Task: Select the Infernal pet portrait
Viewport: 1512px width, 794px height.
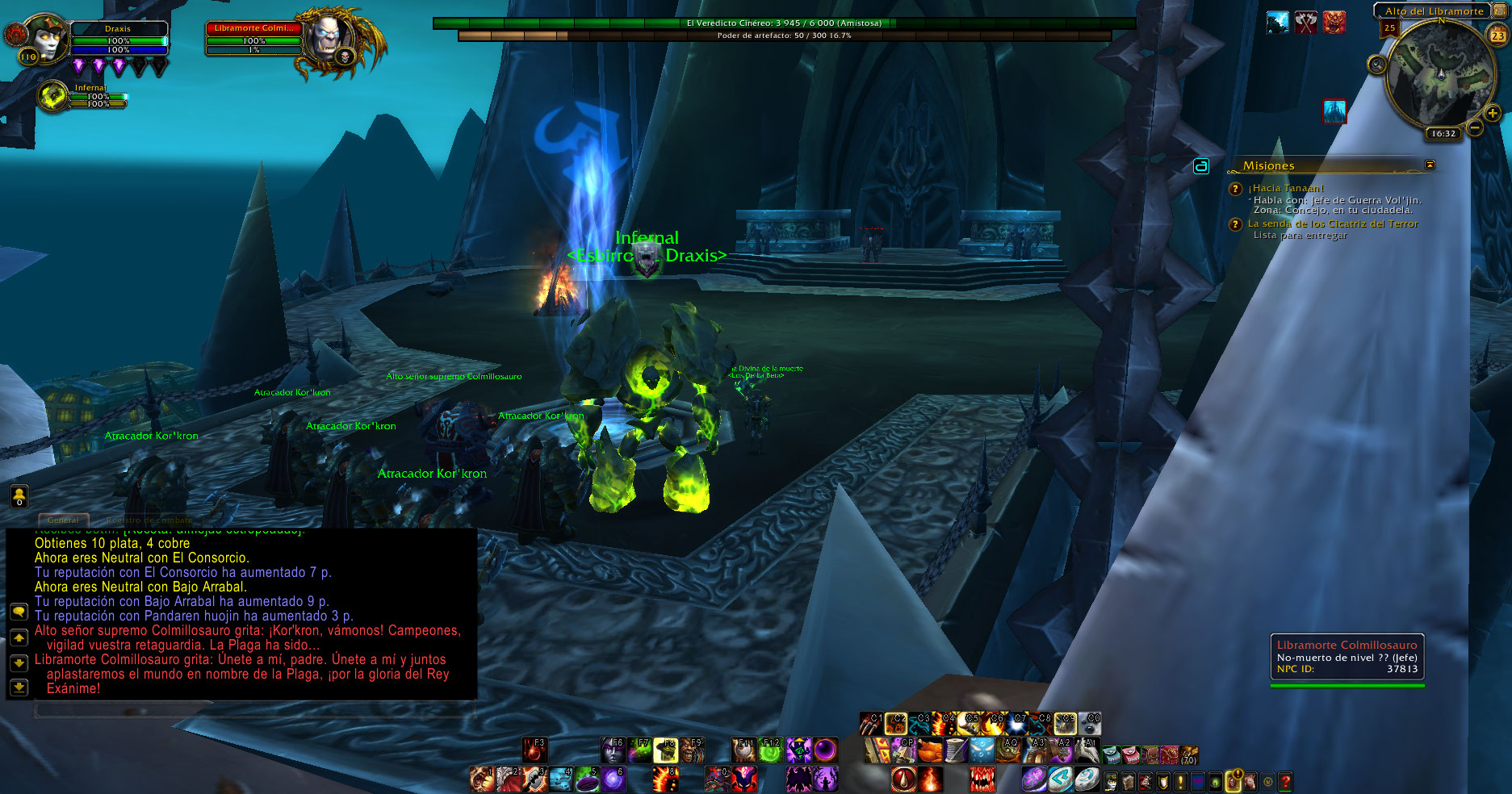Action: coord(53,97)
